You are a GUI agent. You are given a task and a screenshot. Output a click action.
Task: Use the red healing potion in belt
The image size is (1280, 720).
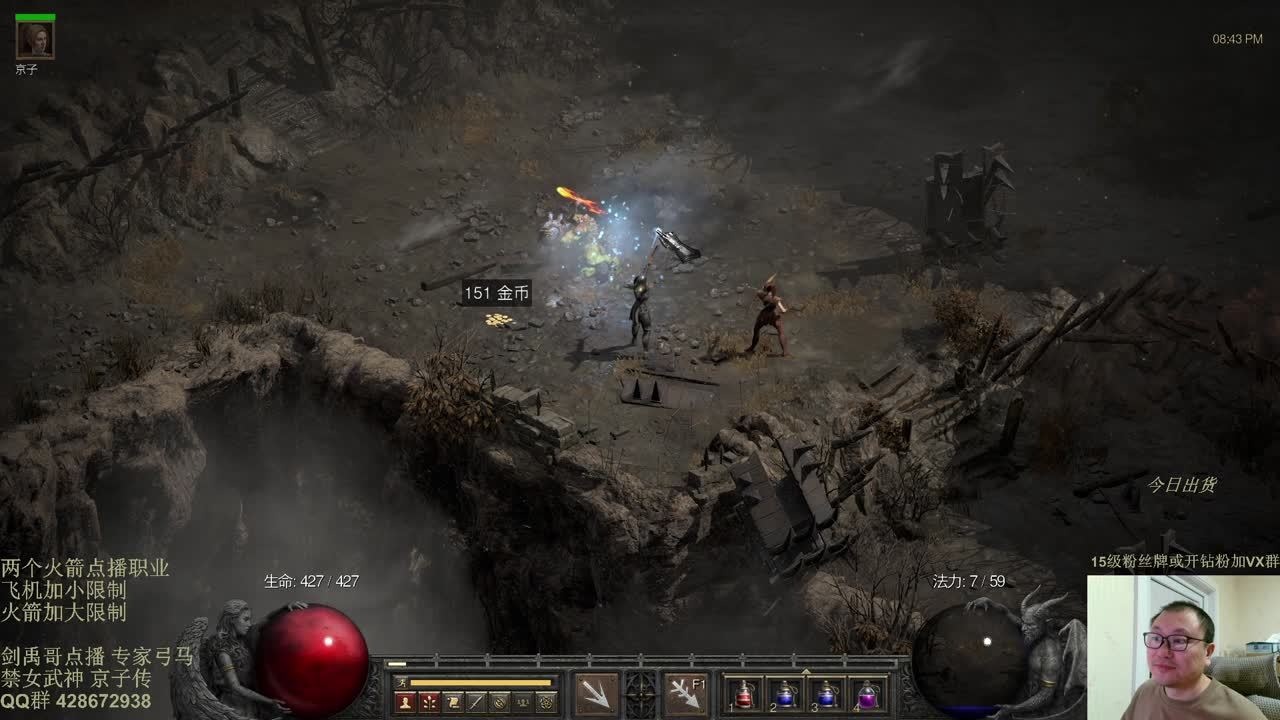(x=744, y=694)
